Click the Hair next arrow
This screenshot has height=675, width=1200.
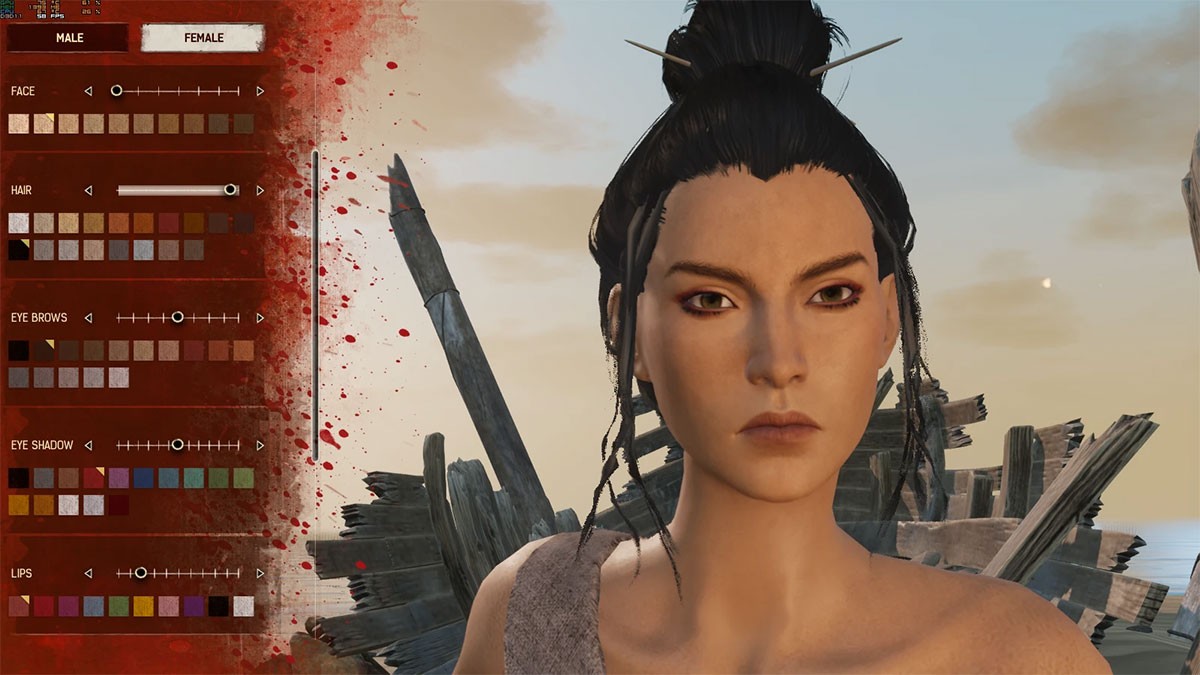point(260,190)
